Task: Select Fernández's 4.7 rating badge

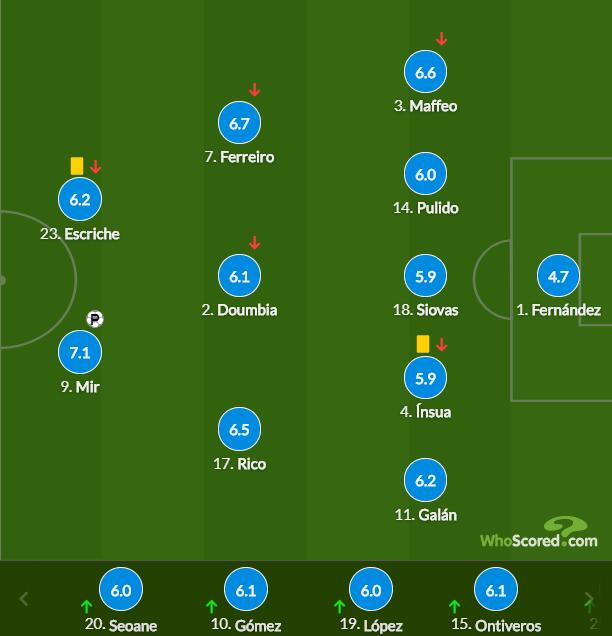Action: pyautogui.click(x=558, y=276)
